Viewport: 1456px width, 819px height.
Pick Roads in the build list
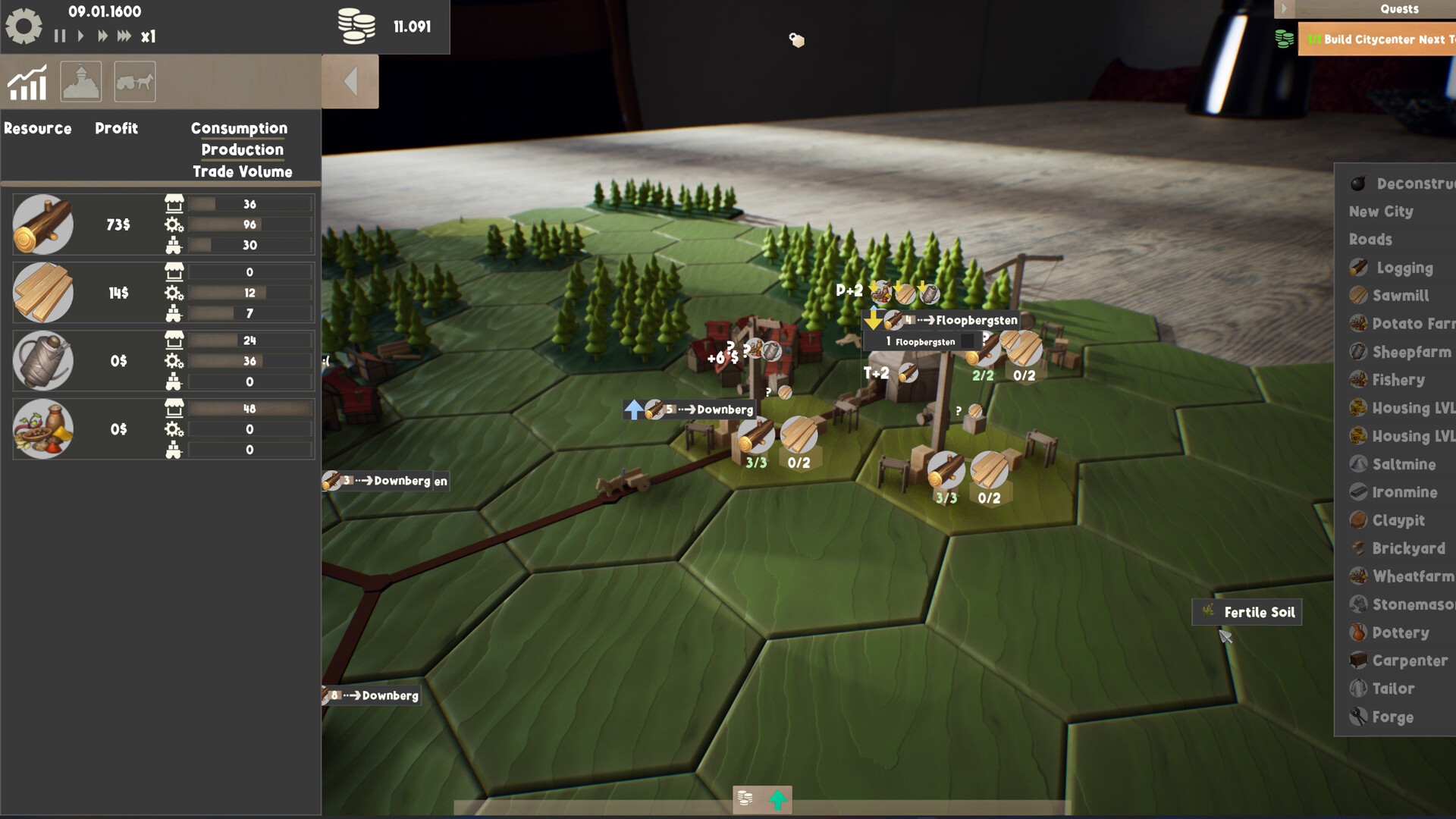(x=1370, y=240)
